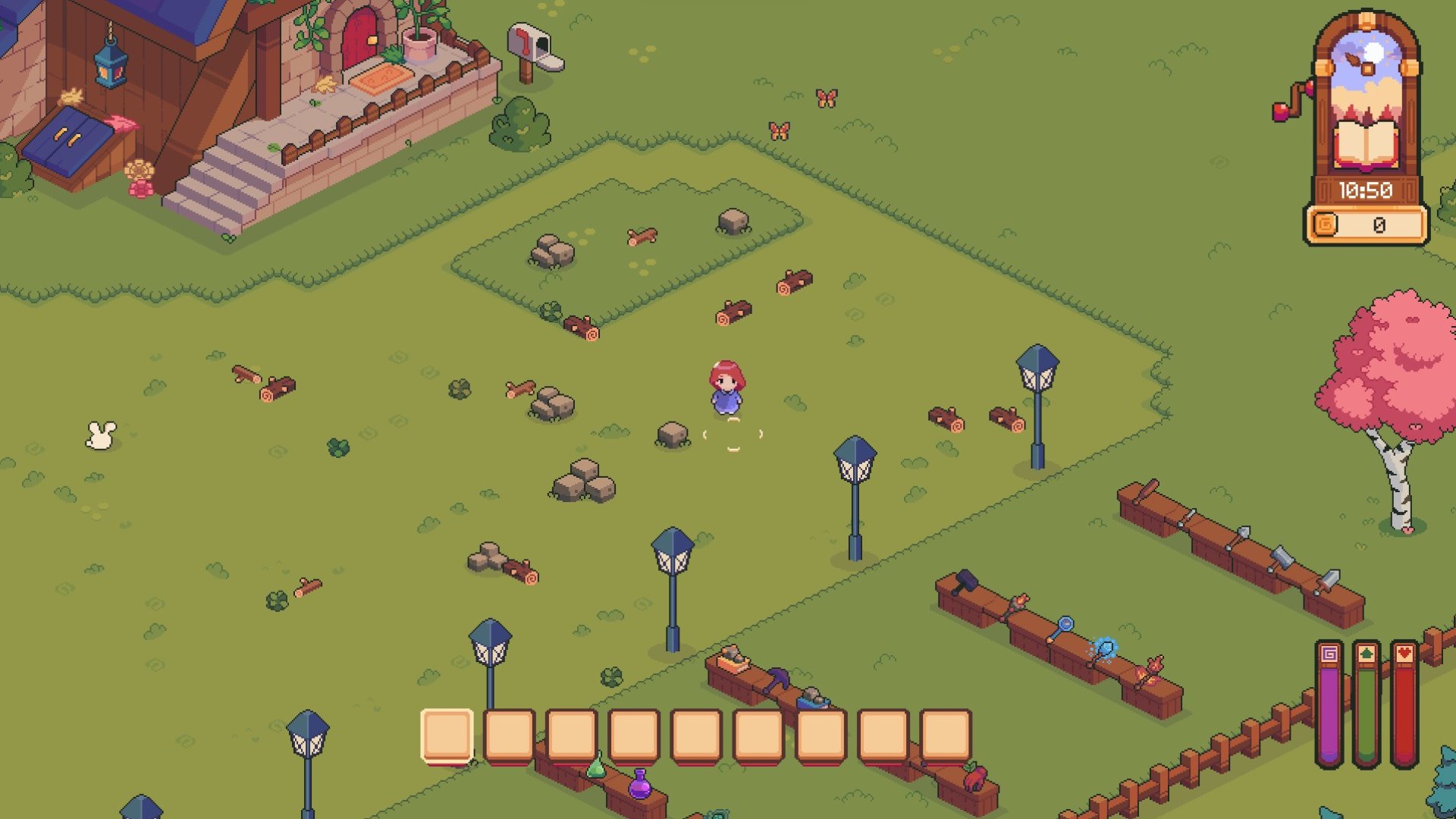Select the hammer on the crafting bench
The image size is (1456, 819).
pyautogui.click(x=966, y=582)
